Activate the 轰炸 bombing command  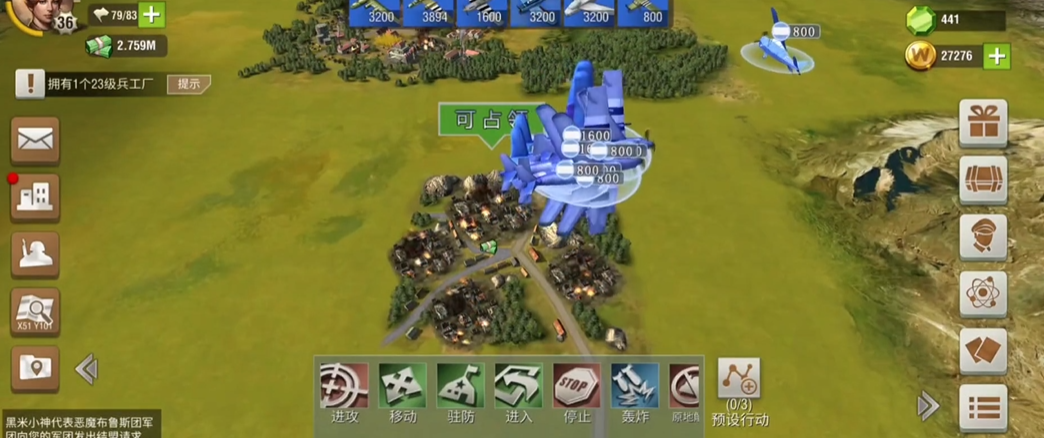pos(634,386)
